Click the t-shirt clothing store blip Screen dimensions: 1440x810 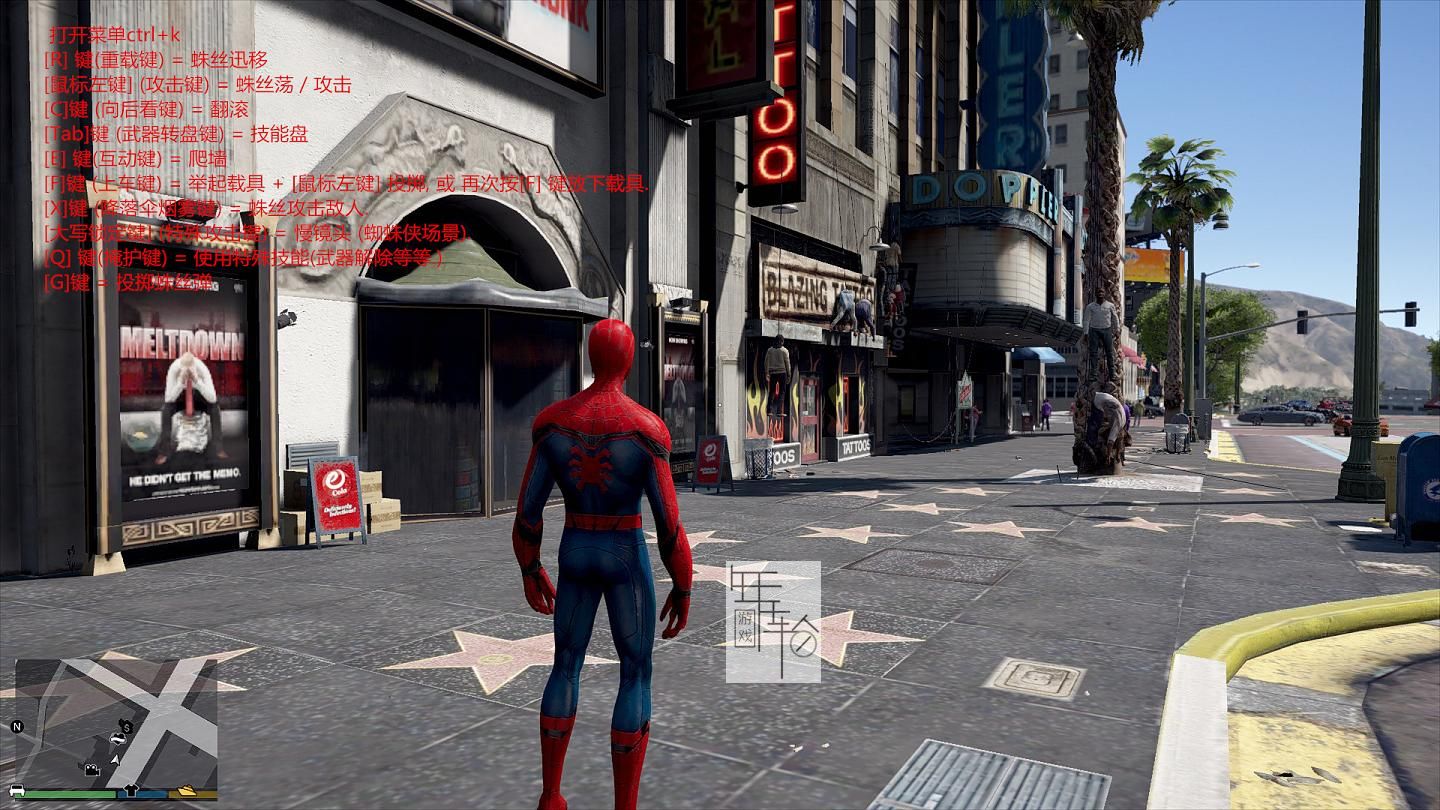129,791
